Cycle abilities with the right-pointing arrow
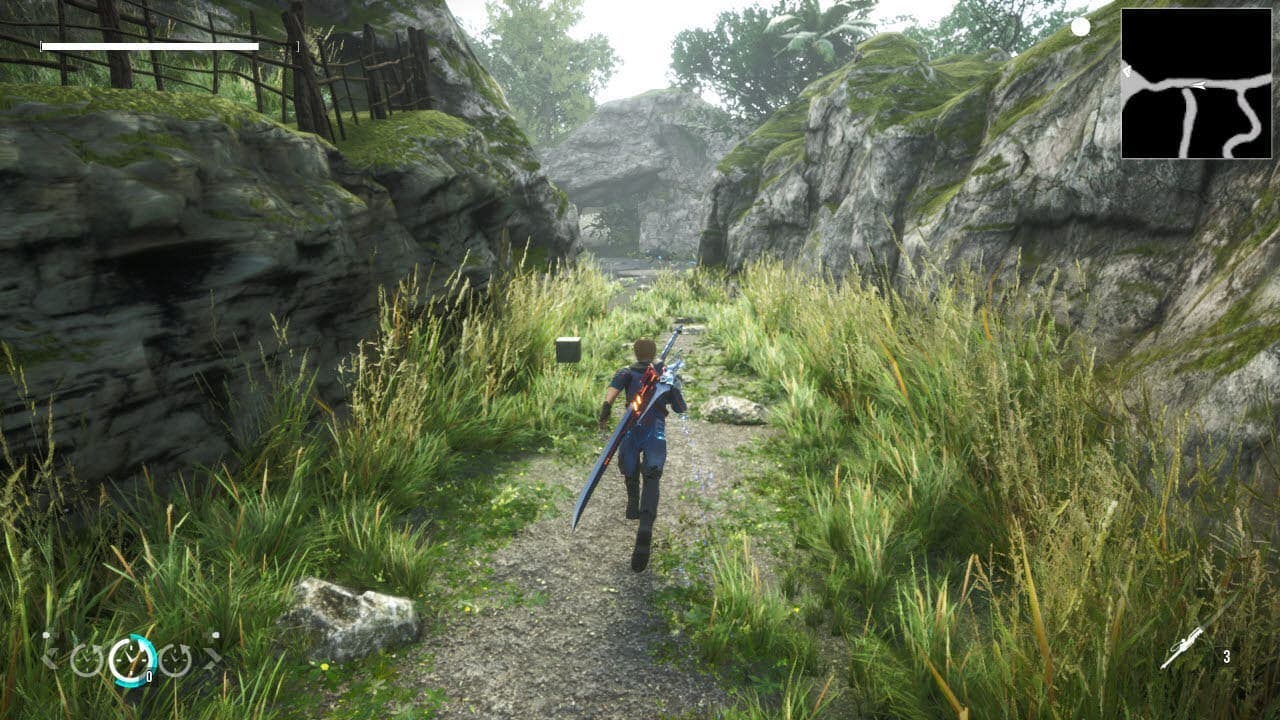Image resolution: width=1280 pixels, height=720 pixels. (x=212, y=658)
